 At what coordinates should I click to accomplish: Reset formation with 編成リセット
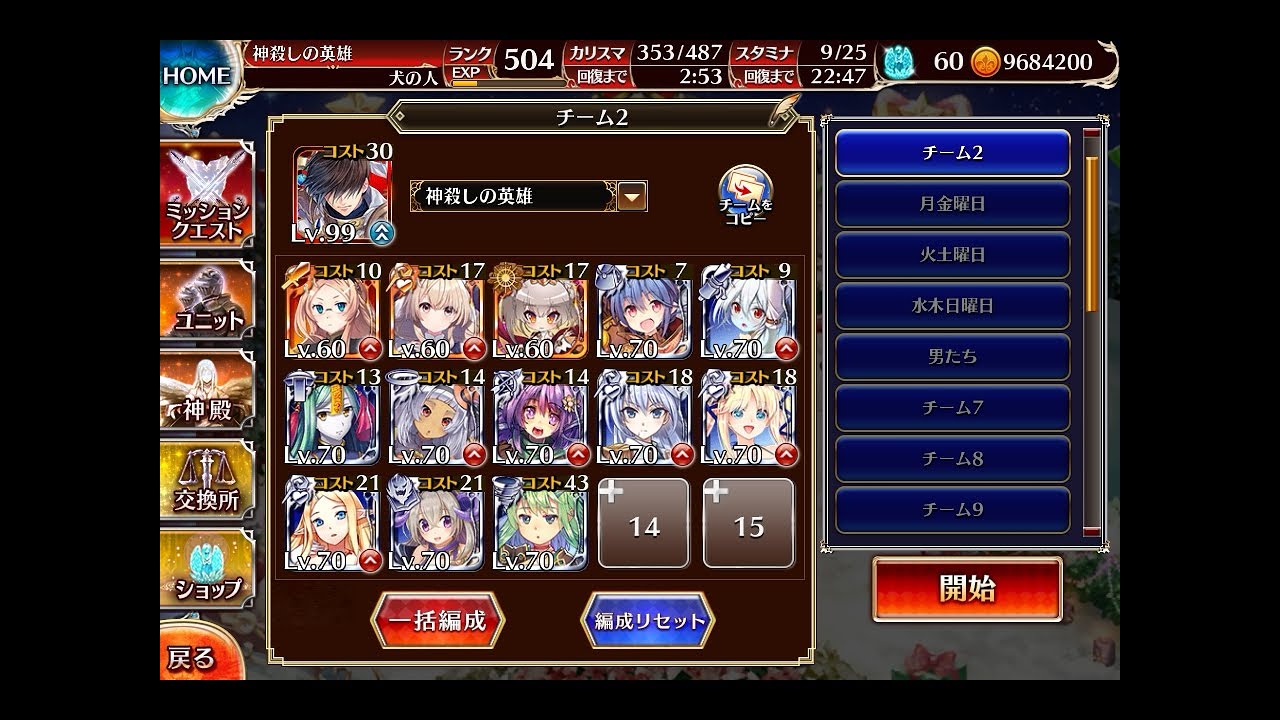649,620
